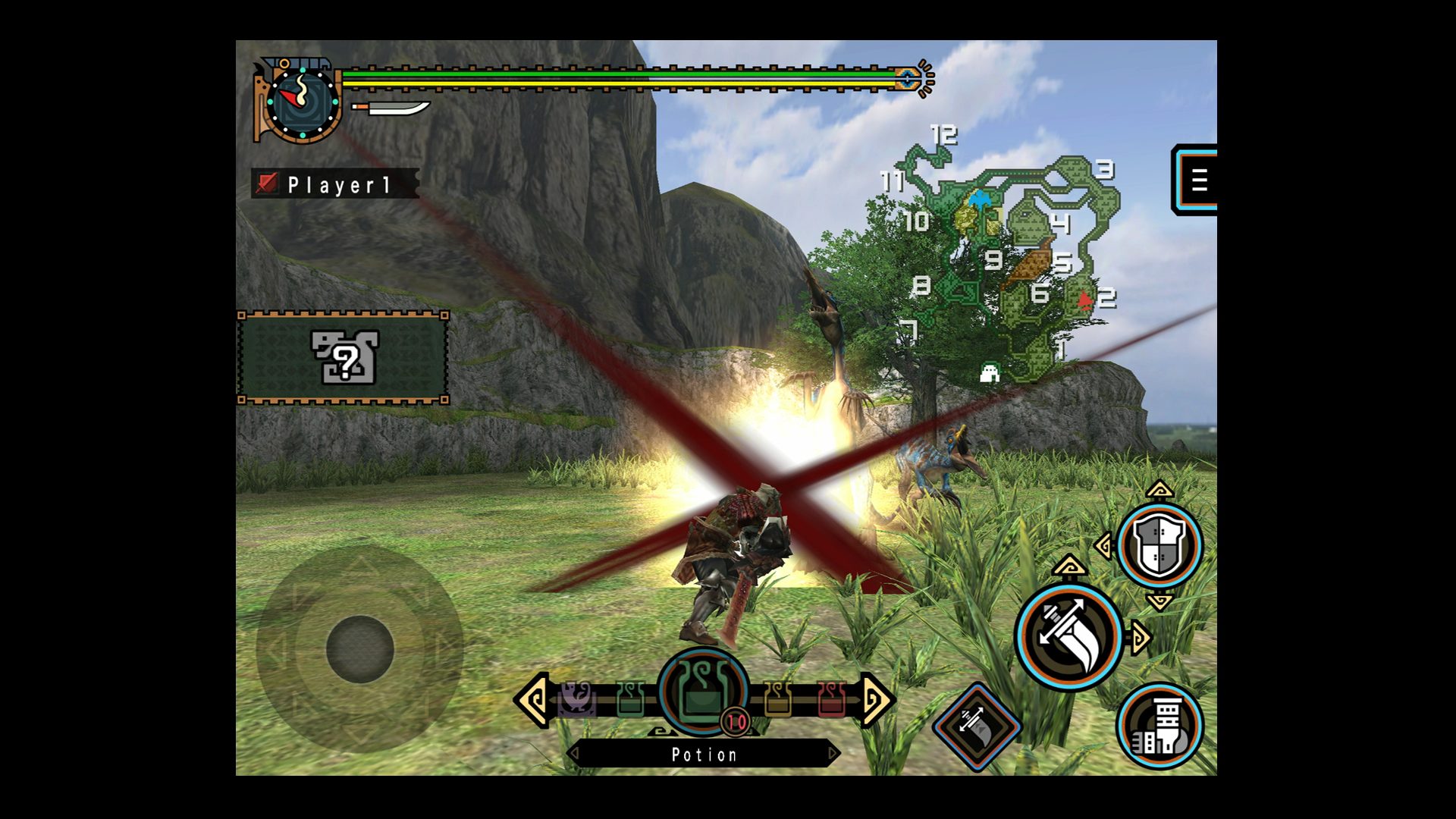Select the yellow flask in the item bar
This screenshot has width=1456, height=819.
tap(777, 698)
